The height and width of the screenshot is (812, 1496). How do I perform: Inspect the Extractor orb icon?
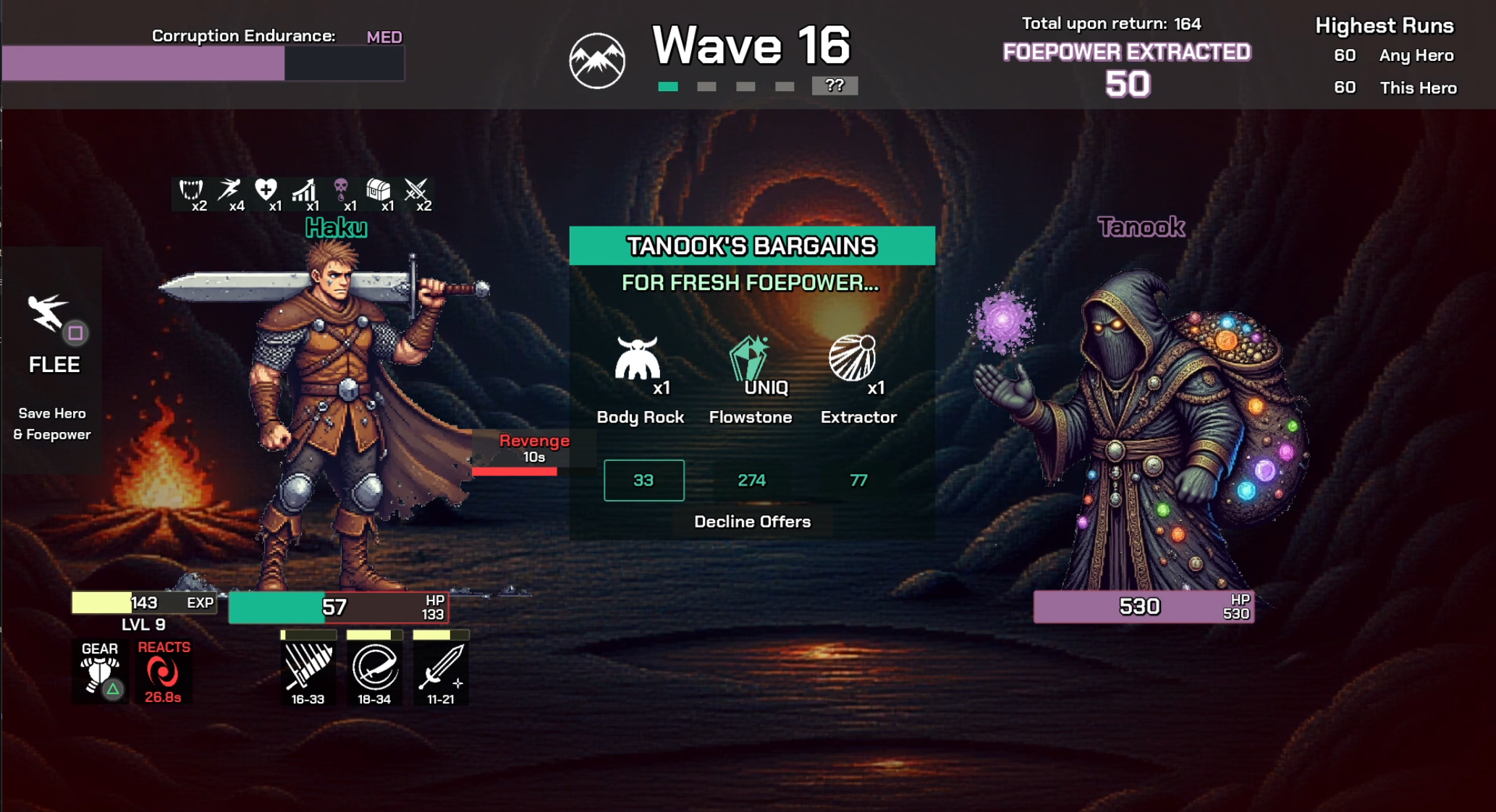[852, 358]
